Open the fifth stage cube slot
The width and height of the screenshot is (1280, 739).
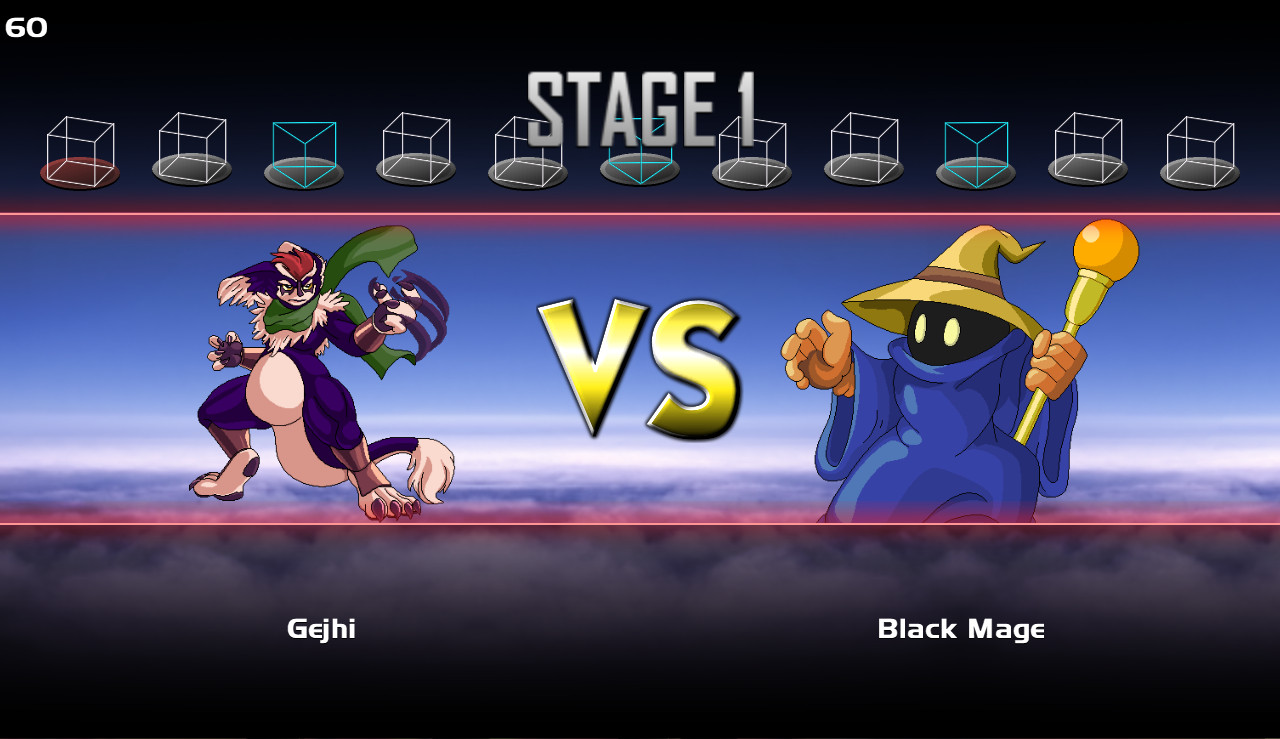527,145
